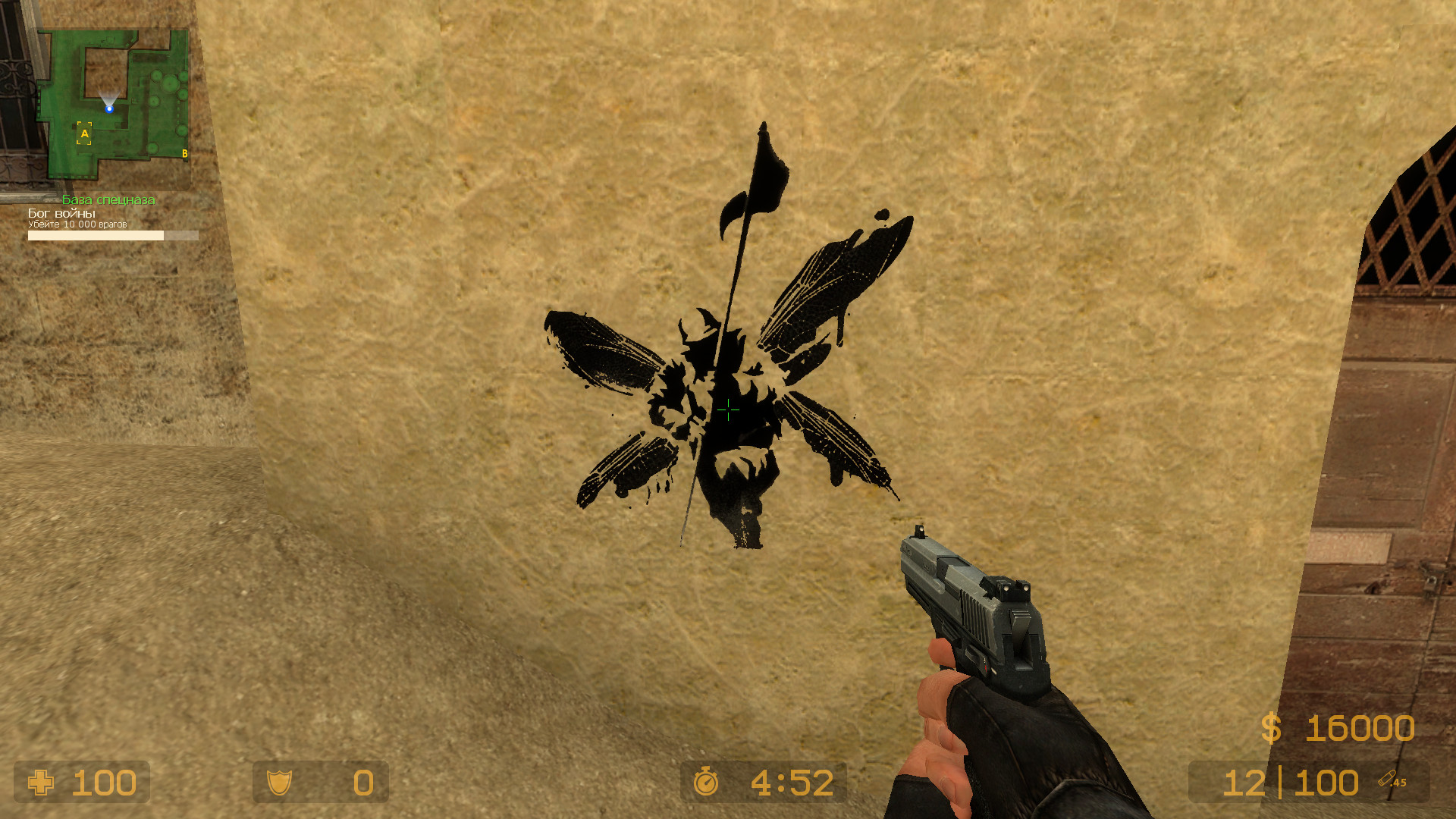Image resolution: width=1456 pixels, height=819 pixels.
Task: Click the "Убейте 10 000 врагов" objective text
Action: click(78, 225)
